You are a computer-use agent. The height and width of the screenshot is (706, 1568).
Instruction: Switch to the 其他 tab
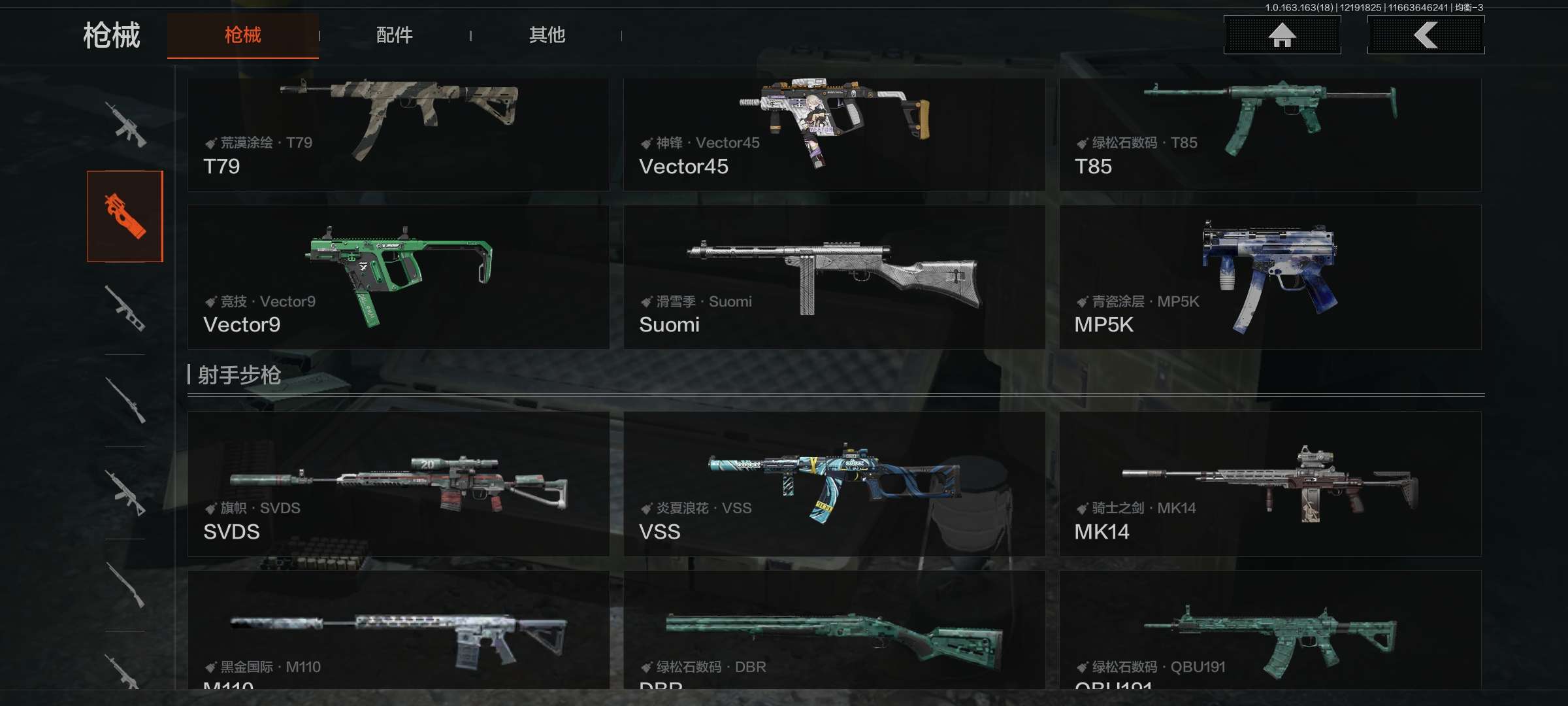point(547,35)
